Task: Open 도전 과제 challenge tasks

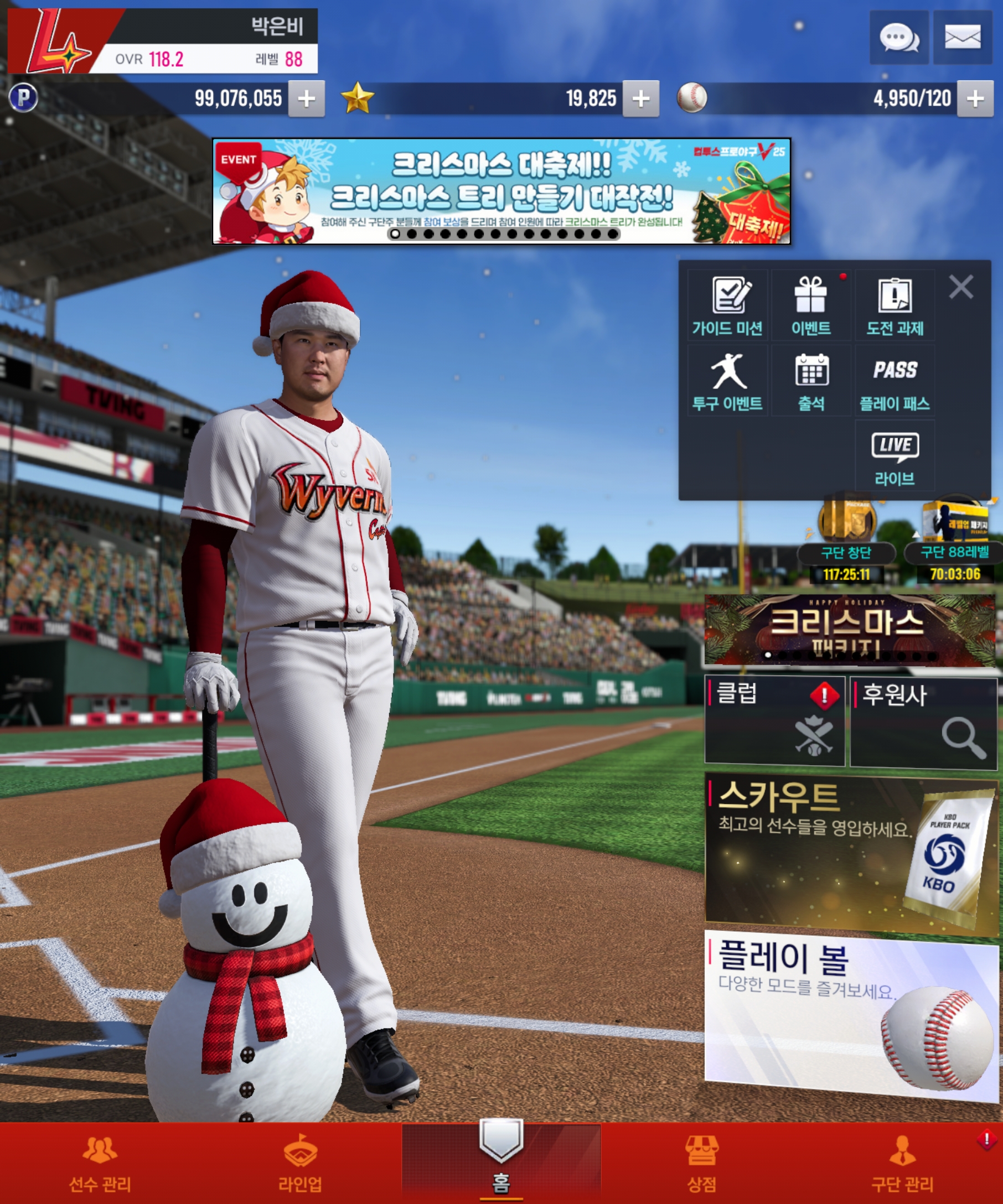Action: pos(895,306)
